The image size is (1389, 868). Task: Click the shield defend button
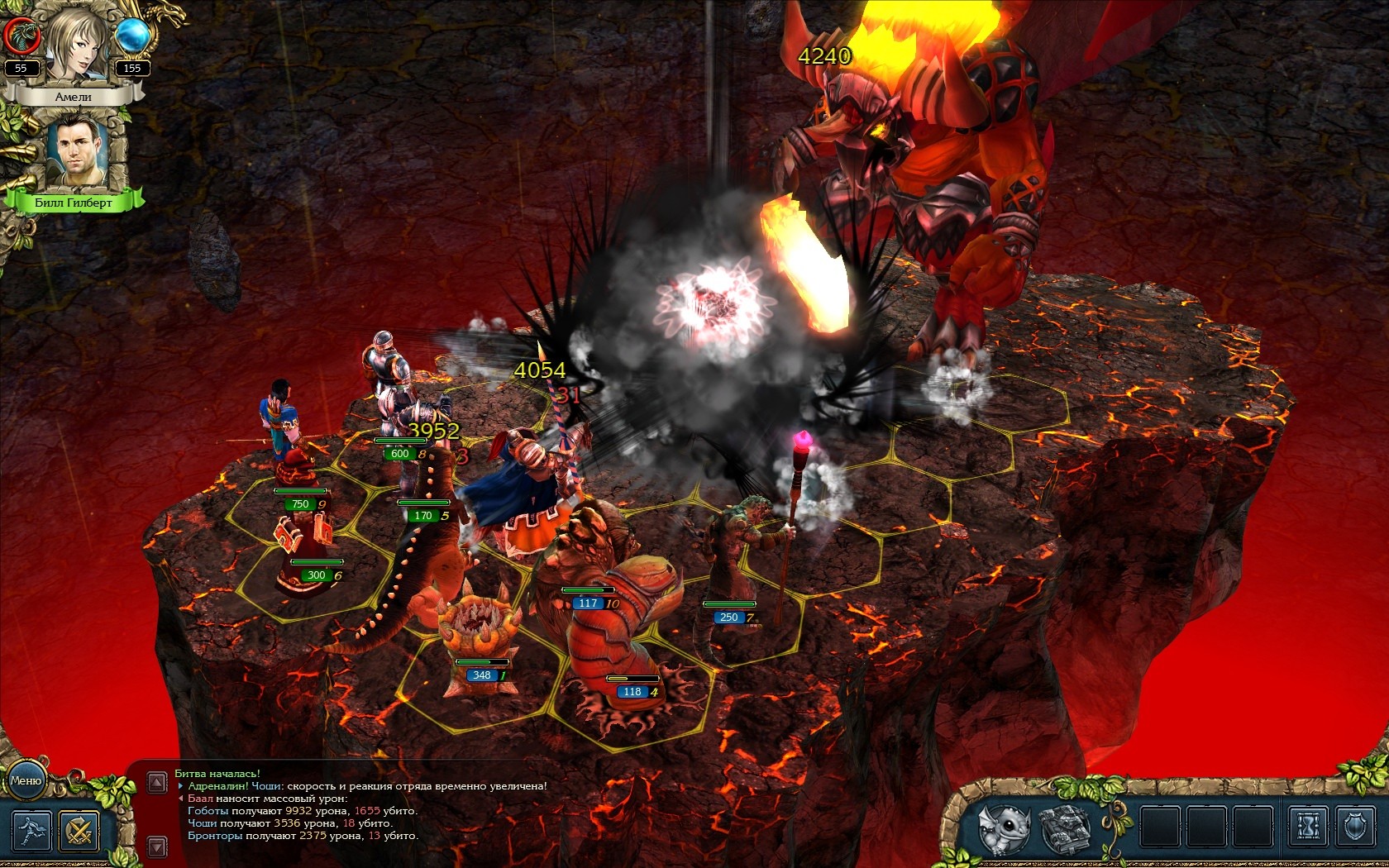1354,827
